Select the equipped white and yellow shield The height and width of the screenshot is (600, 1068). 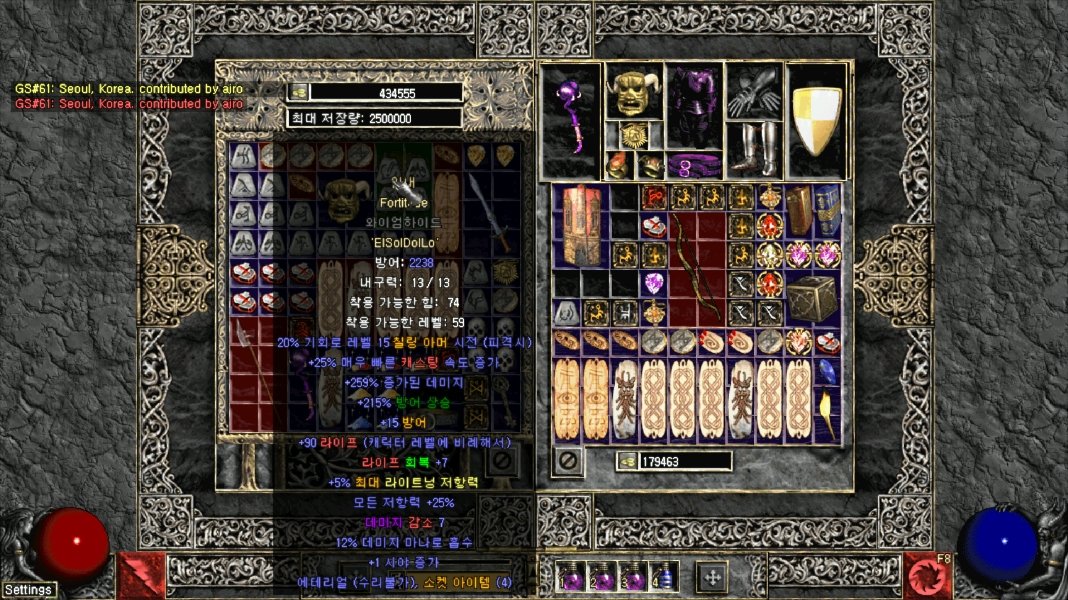point(817,120)
